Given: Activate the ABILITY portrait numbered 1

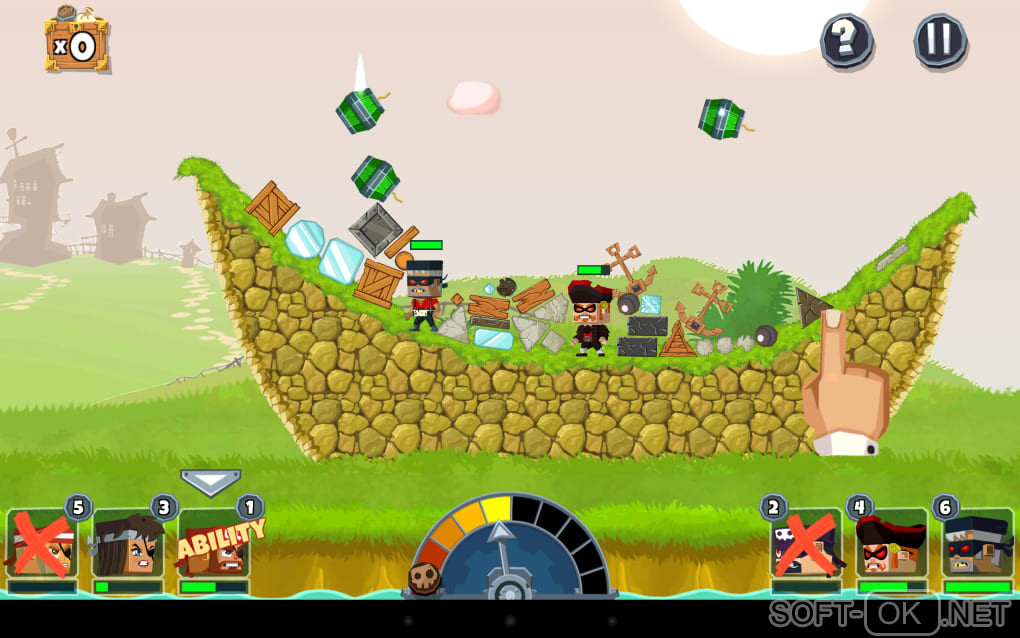Looking at the screenshot, I should (x=213, y=545).
